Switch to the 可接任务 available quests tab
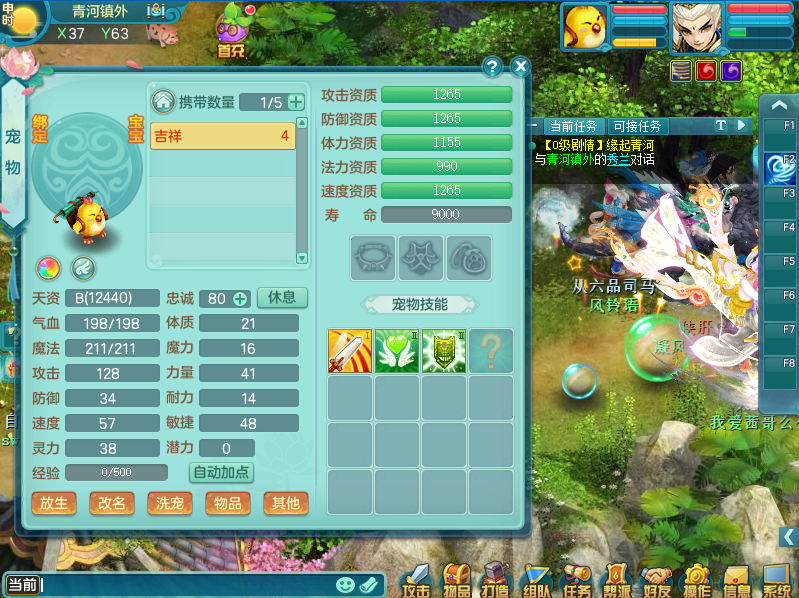 pos(637,126)
